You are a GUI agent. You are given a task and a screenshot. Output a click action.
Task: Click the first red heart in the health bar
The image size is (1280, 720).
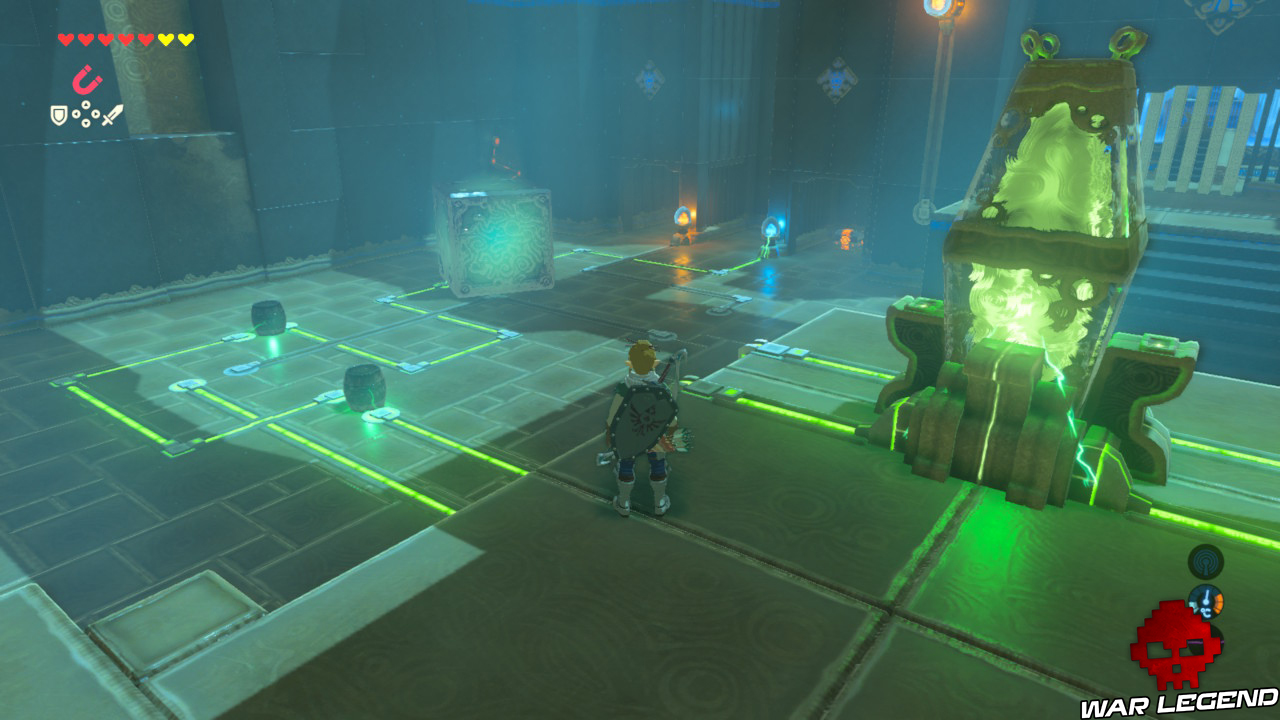(x=65, y=39)
